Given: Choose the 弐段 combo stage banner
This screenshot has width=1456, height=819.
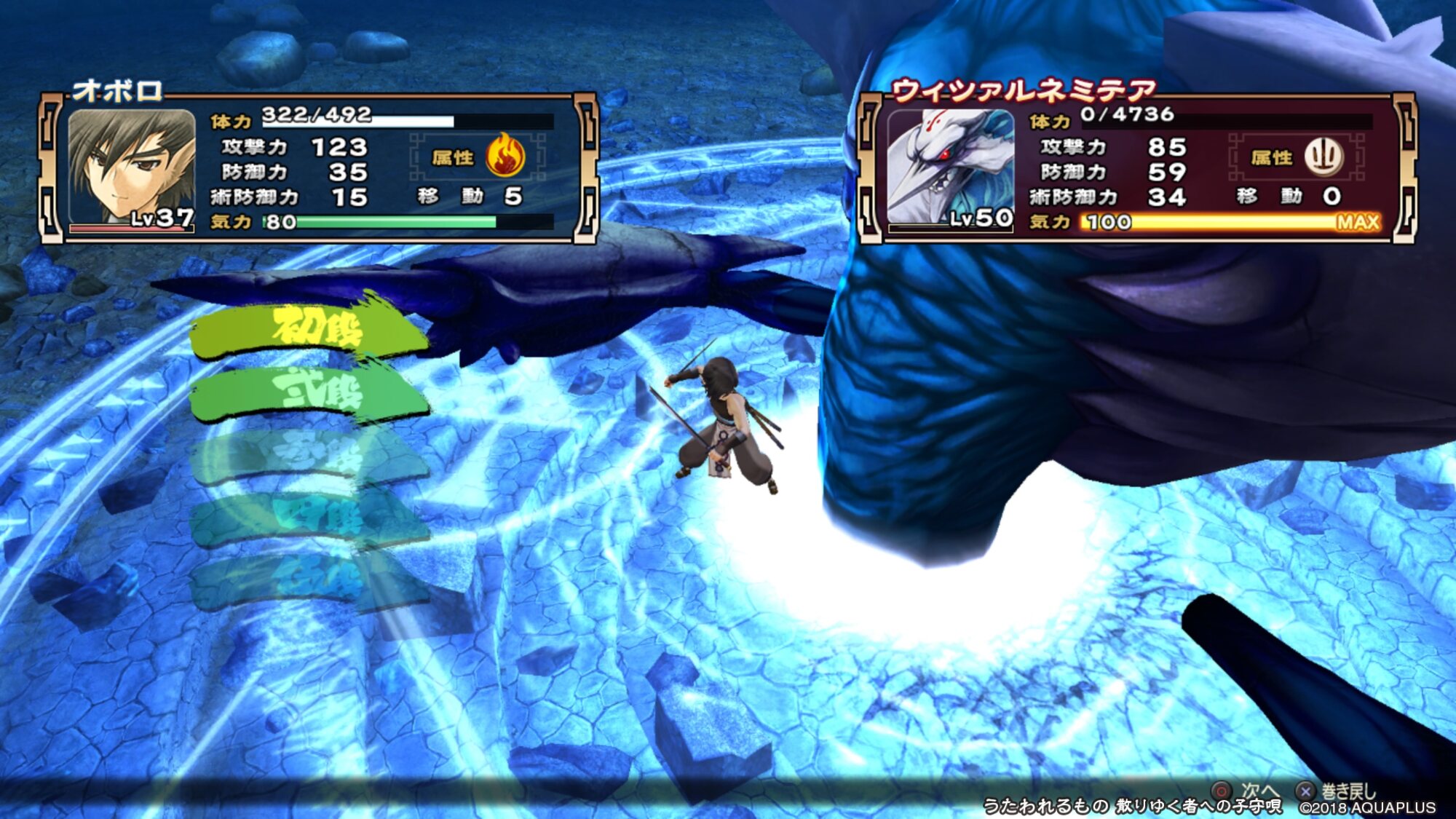Looking at the screenshot, I should 309,393.
